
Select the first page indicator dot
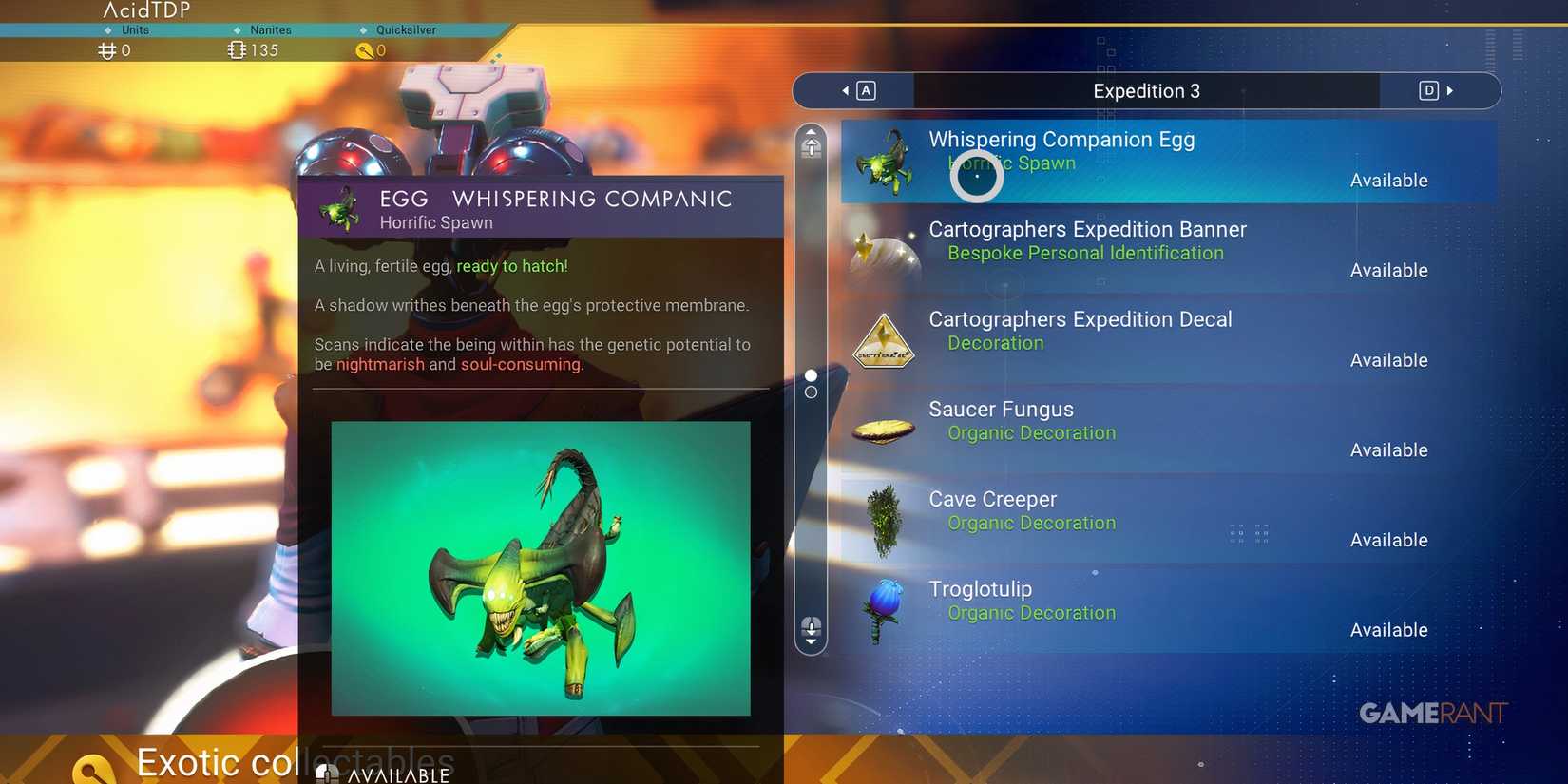[811, 376]
